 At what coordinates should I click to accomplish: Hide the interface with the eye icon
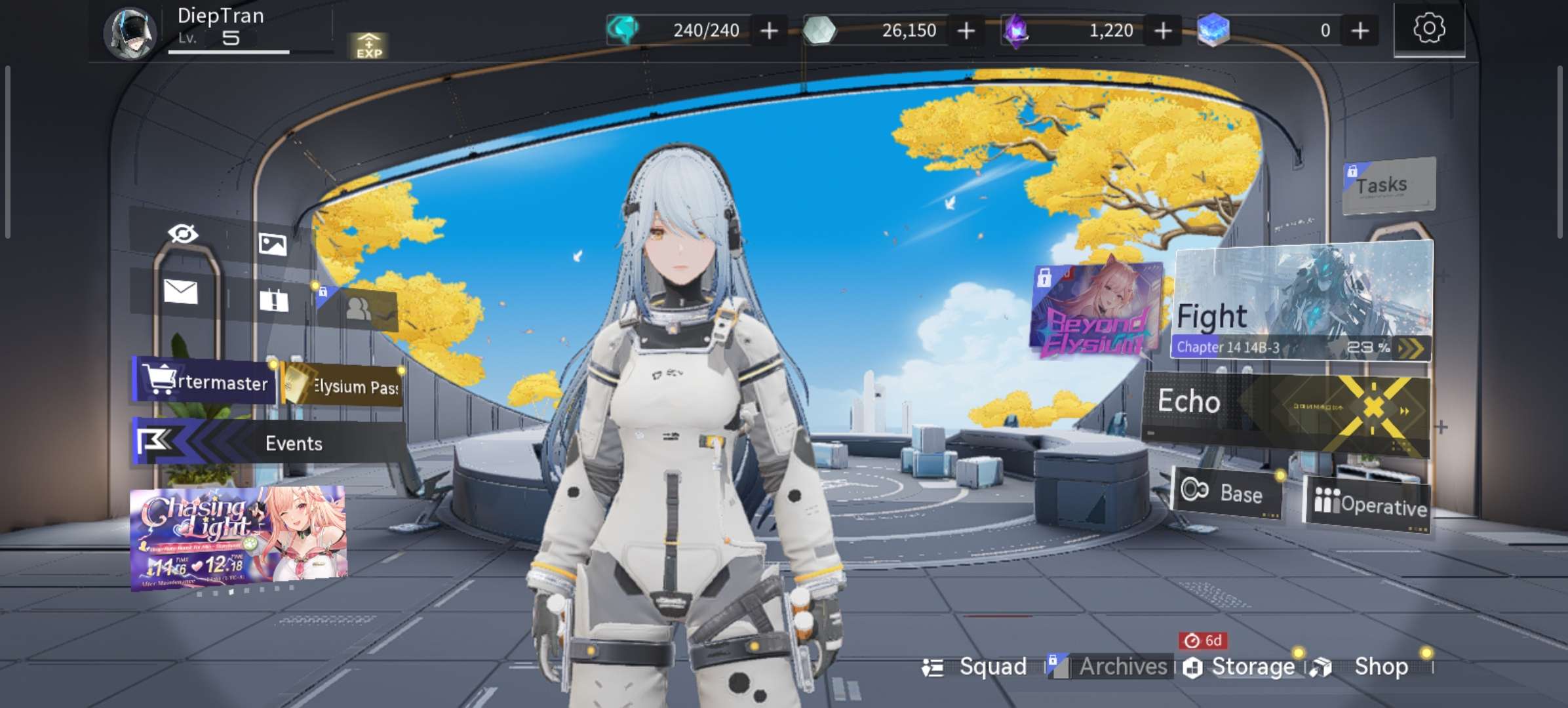(183, 233)
